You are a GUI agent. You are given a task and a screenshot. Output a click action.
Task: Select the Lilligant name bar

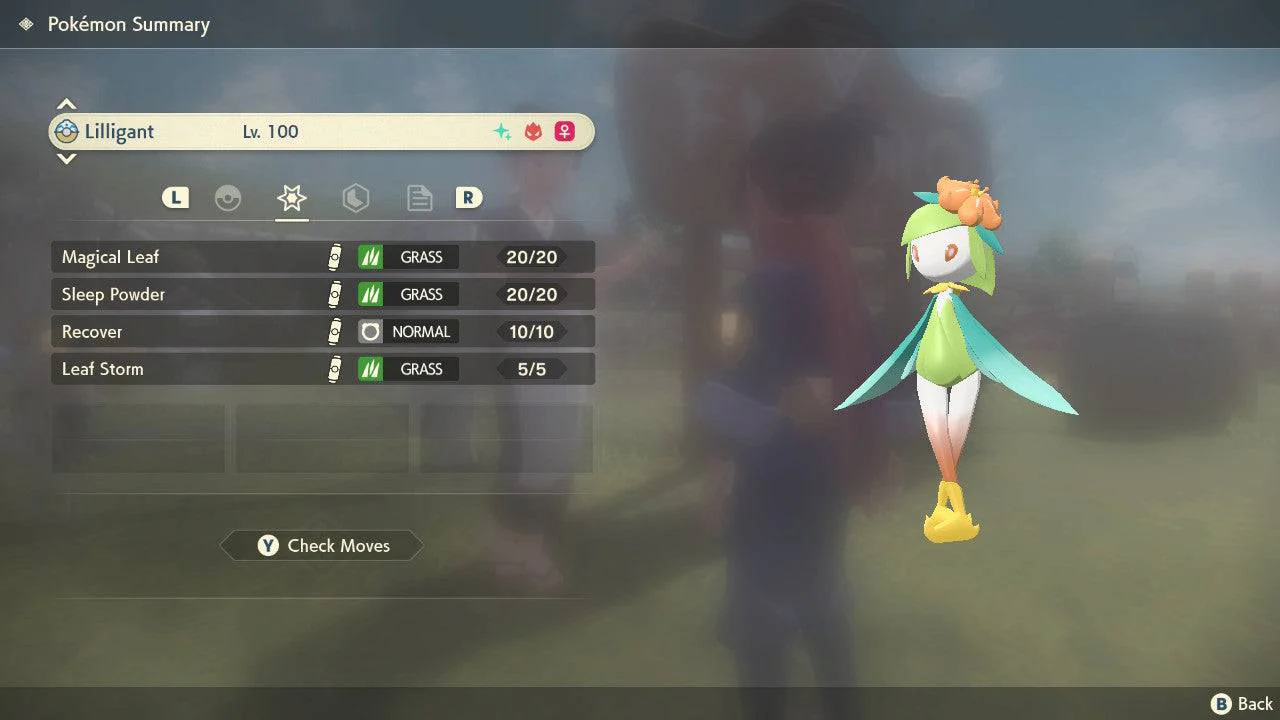click(322, 132)
